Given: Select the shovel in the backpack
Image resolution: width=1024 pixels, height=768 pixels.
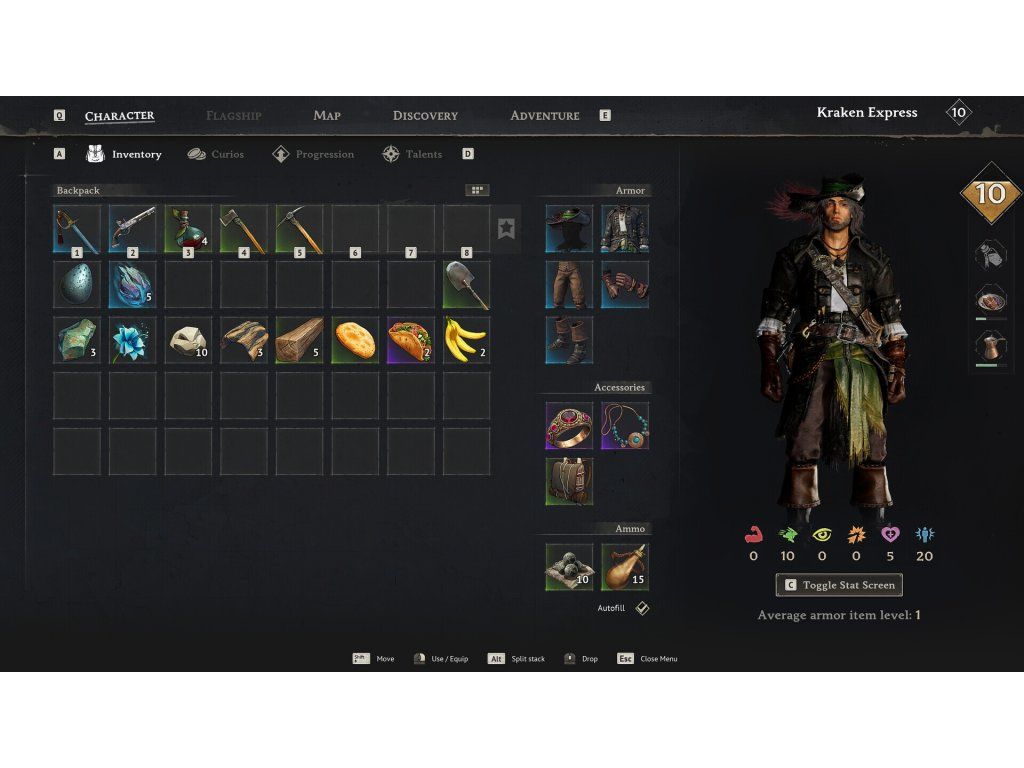Looking at the screenshot, I should click(x=466, y=285).
